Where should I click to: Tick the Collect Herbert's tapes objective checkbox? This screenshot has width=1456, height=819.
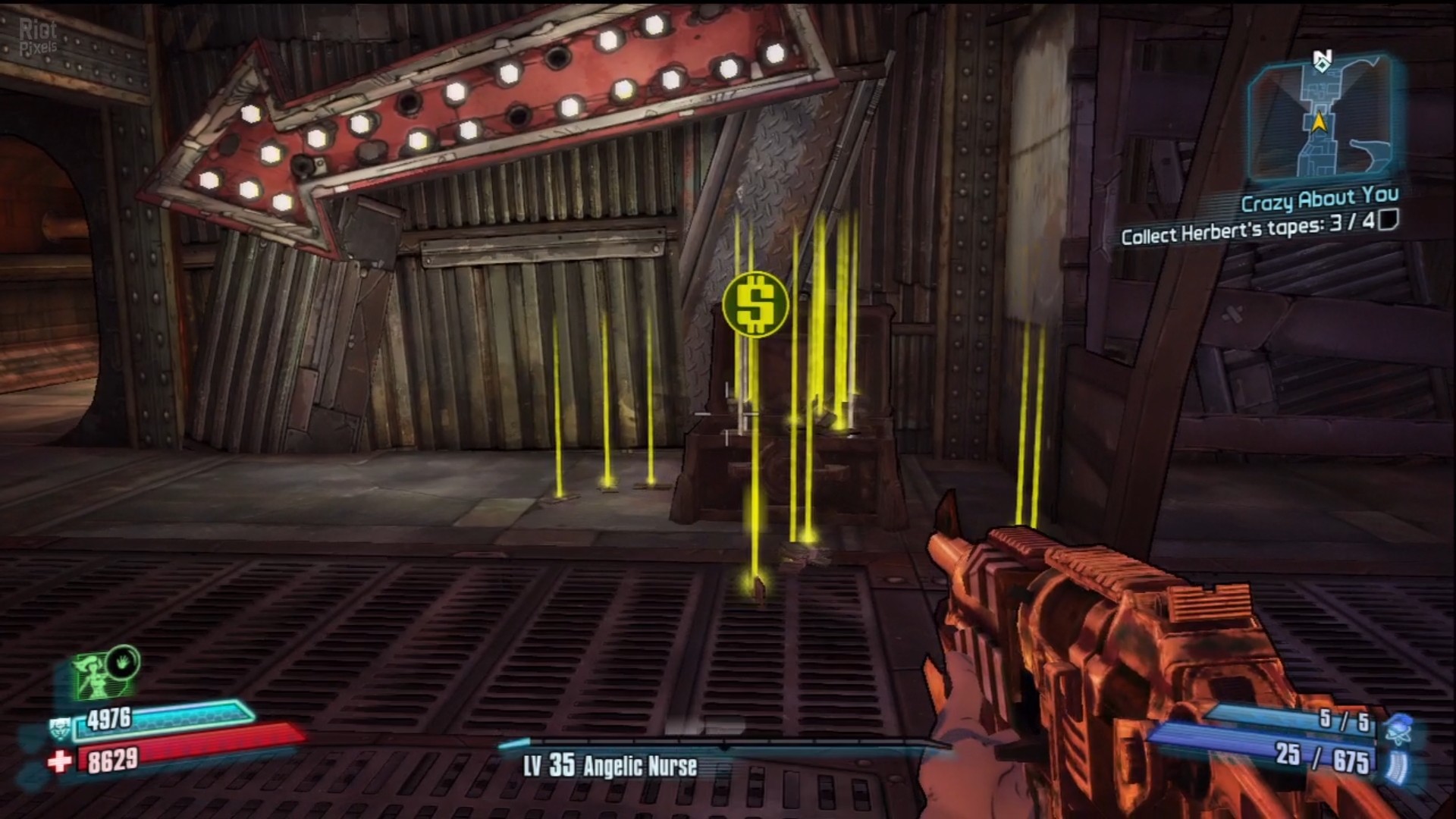(x=1388, y=221)
